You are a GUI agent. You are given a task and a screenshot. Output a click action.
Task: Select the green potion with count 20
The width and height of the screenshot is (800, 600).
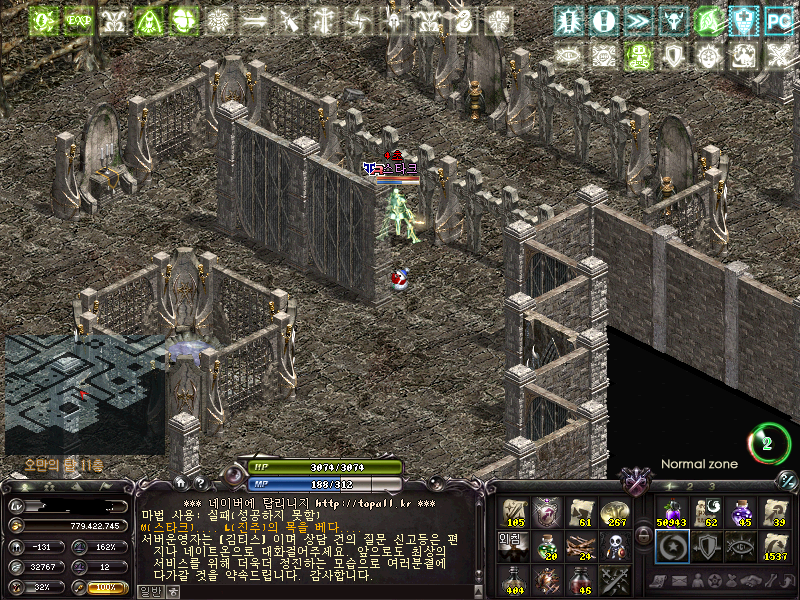tap(547, 546)
